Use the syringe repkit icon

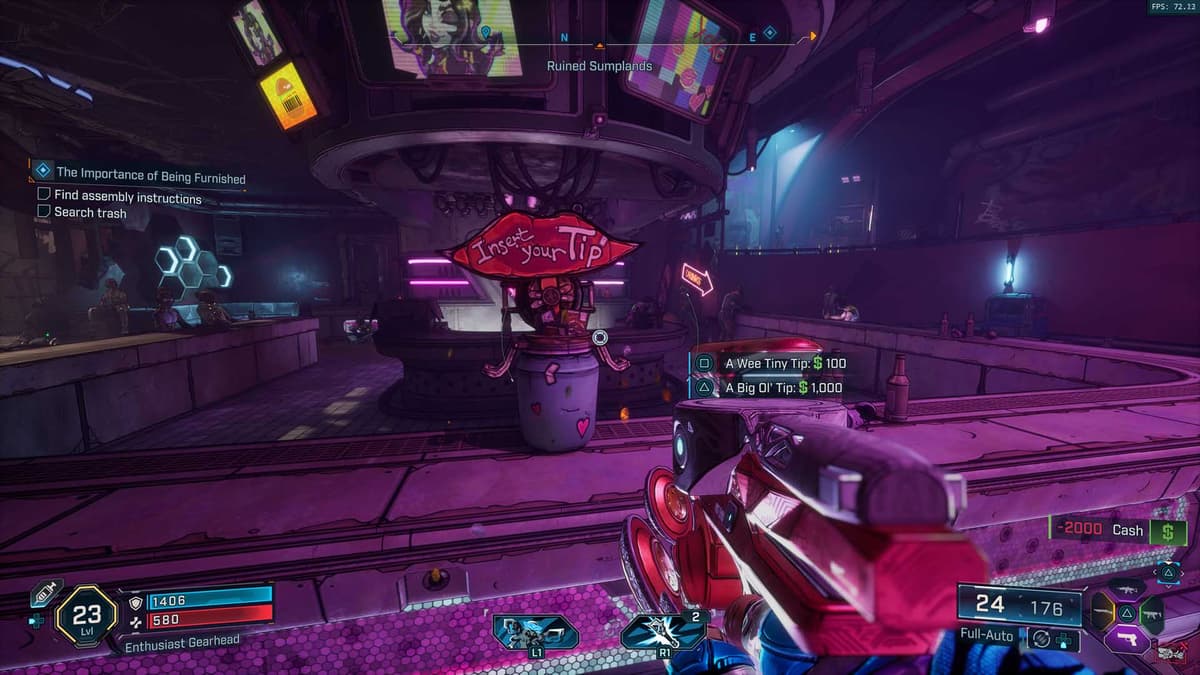pos(45,592)
